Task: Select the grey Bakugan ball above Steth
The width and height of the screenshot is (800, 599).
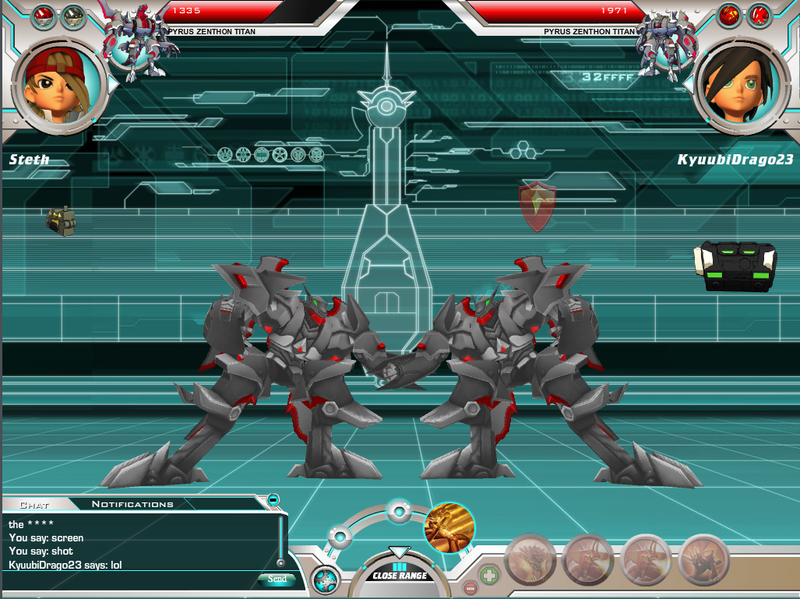Action: [x=73, y=15]
